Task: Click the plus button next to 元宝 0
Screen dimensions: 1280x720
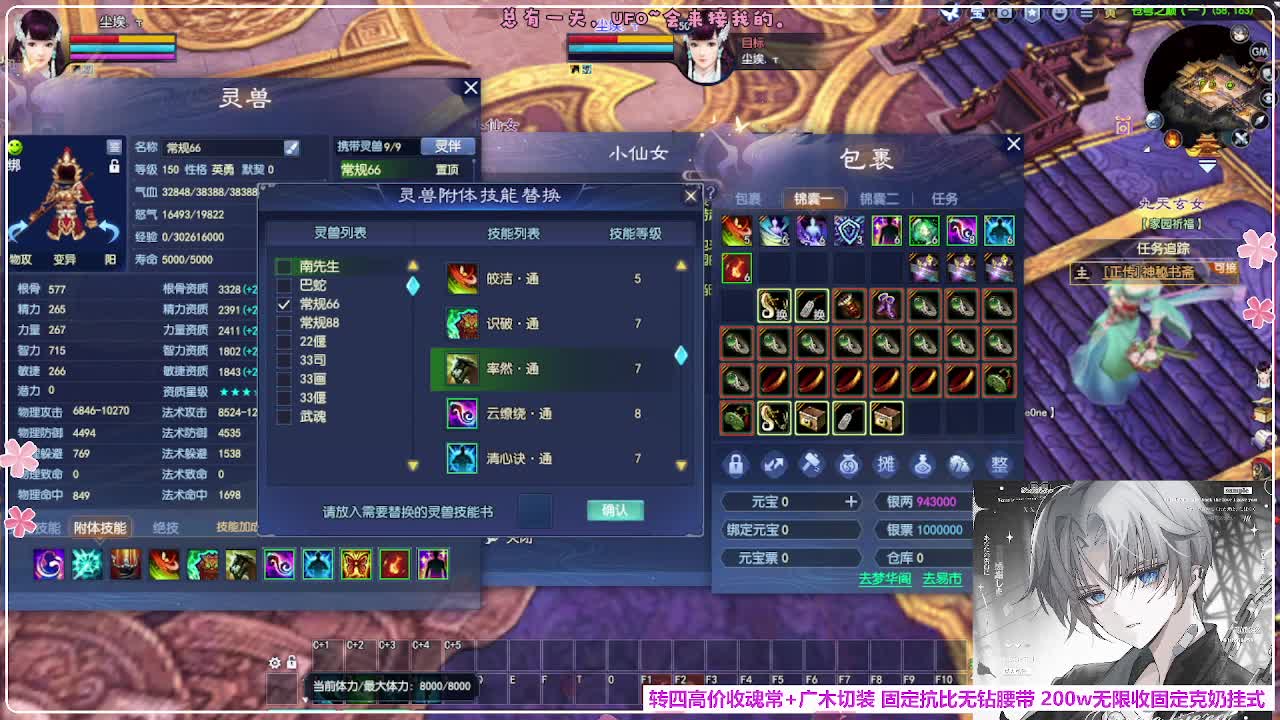Action: tap(851, 500)
